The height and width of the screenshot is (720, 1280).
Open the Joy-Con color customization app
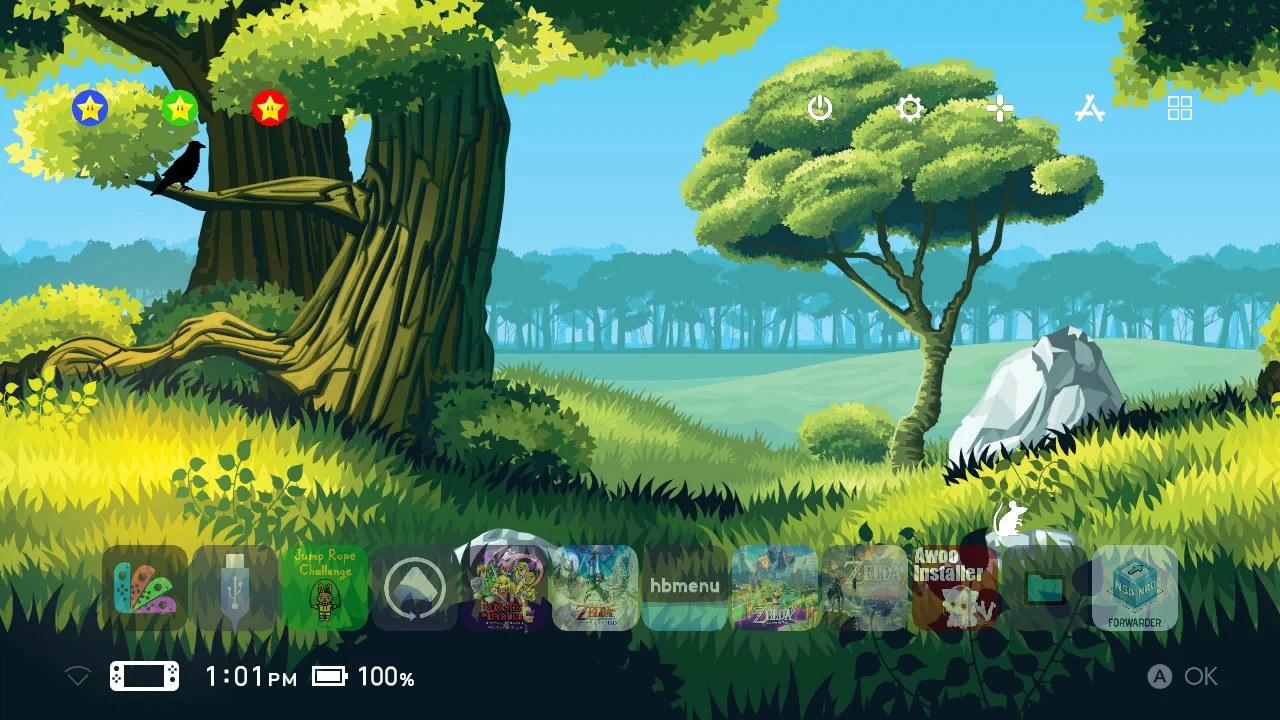(x=145, y=587)
